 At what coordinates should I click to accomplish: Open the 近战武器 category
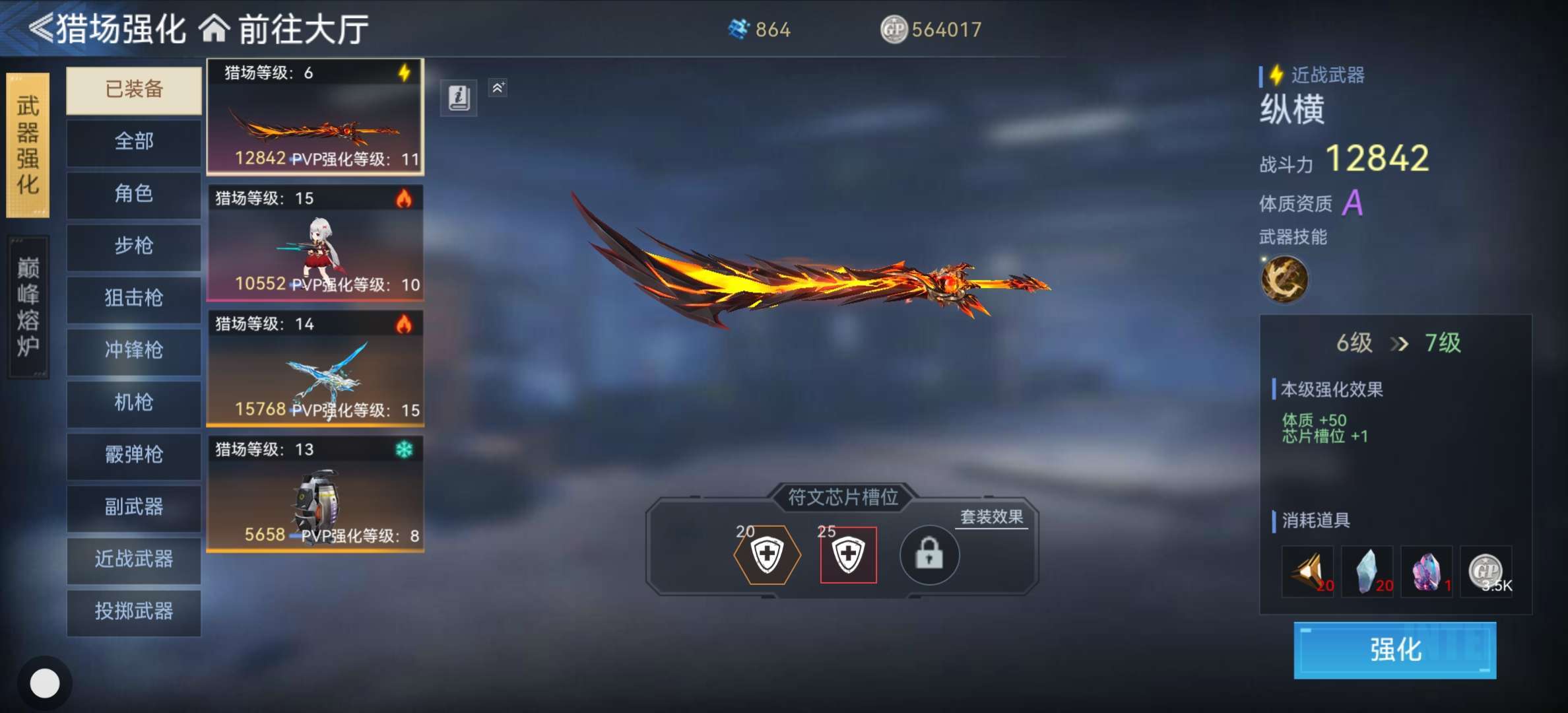click(x=134, y=560)
